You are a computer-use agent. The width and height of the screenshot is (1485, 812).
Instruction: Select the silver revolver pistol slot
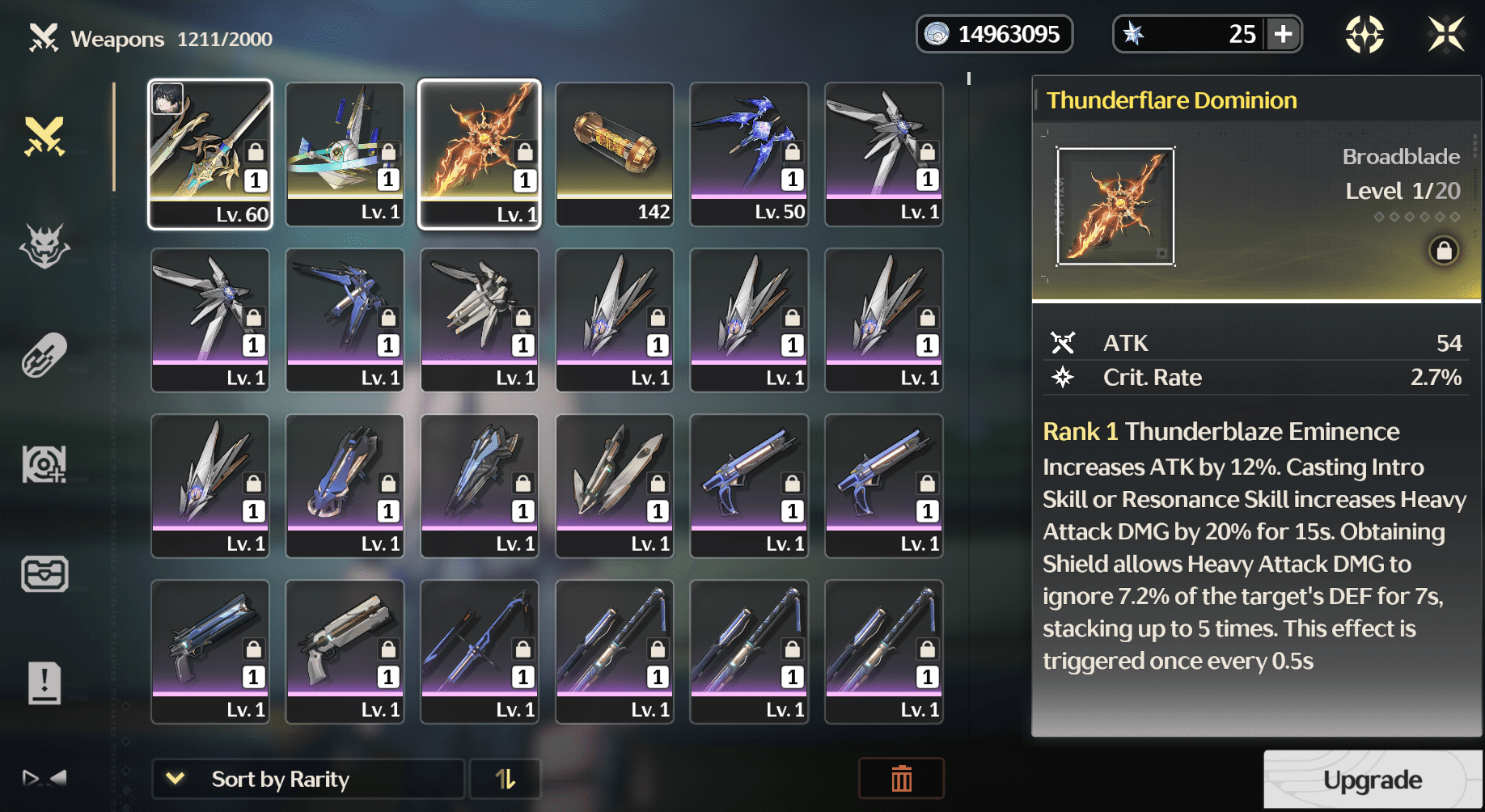(345, 650)
